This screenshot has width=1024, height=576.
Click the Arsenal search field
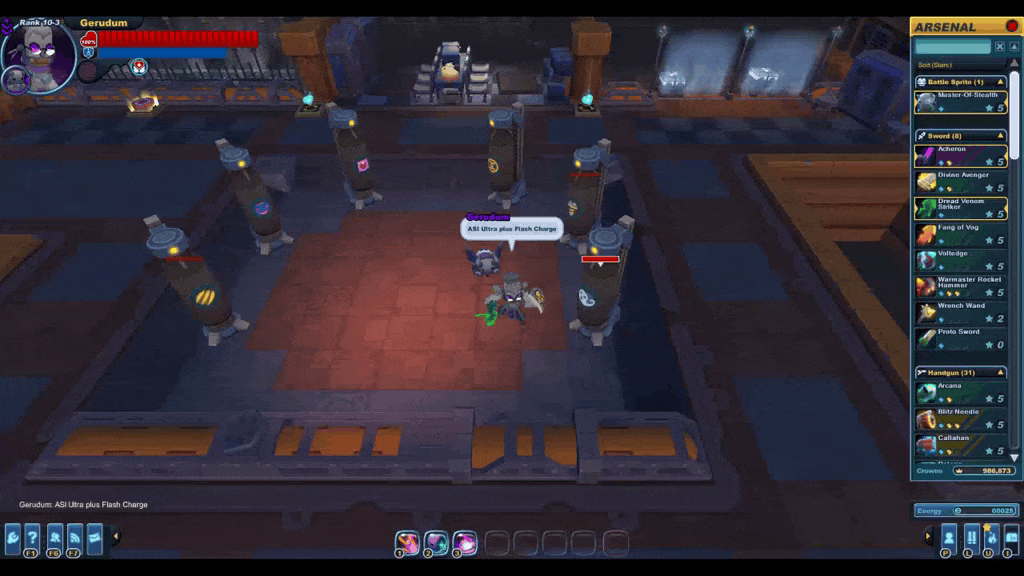(x=952, y=47)
